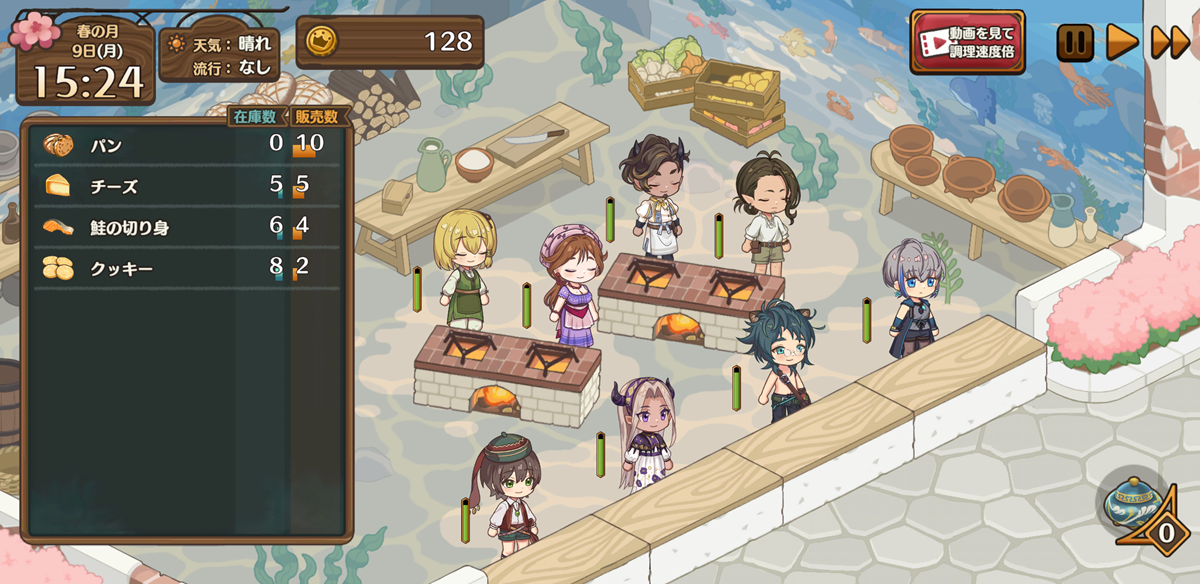This screenshot has width=1200, height=584.
Task: Click the 在庫数 column header
Action: 256,117
